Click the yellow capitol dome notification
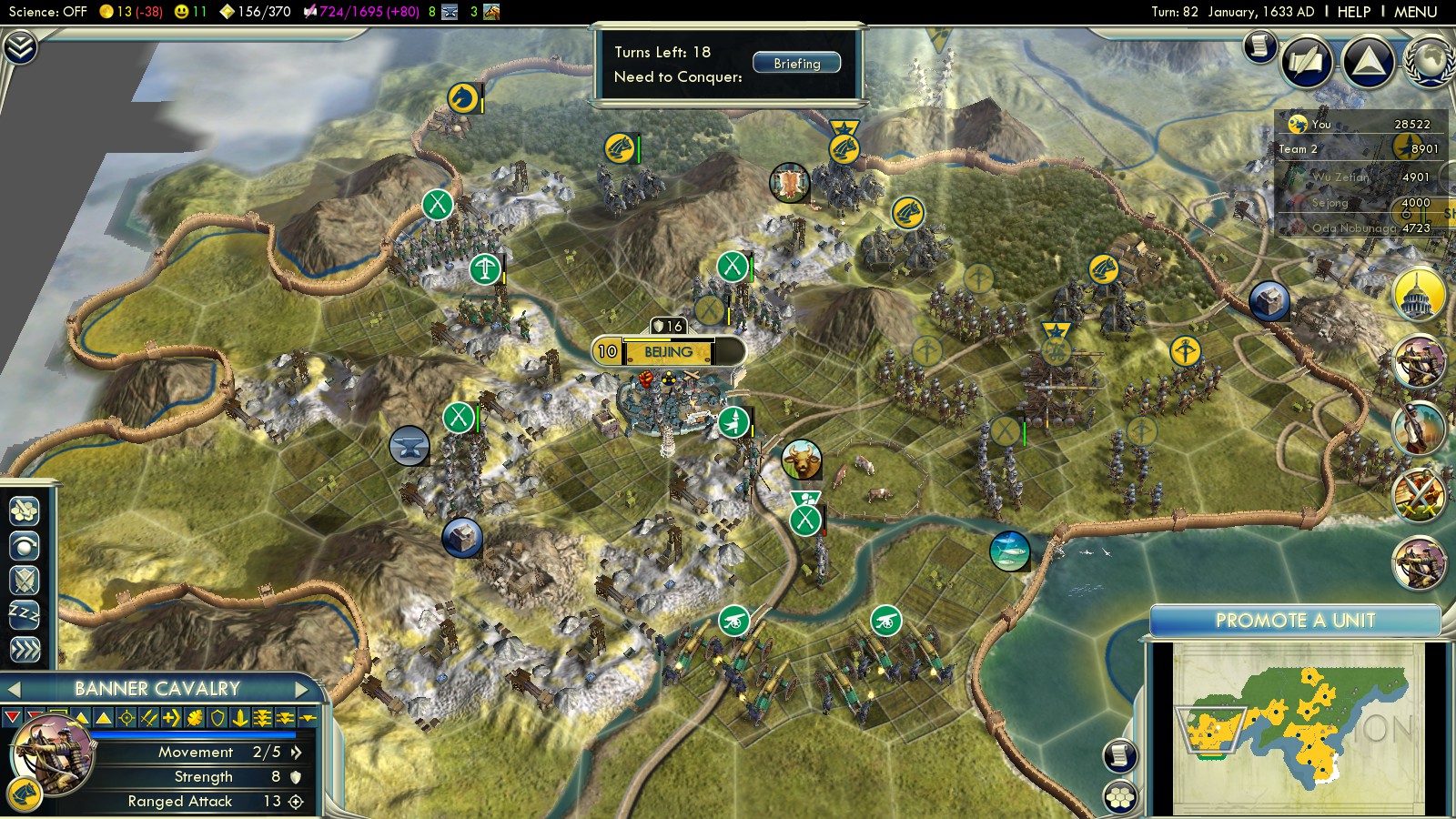The height and width of the screenshot is (819, 1456). coord(1418,295)
